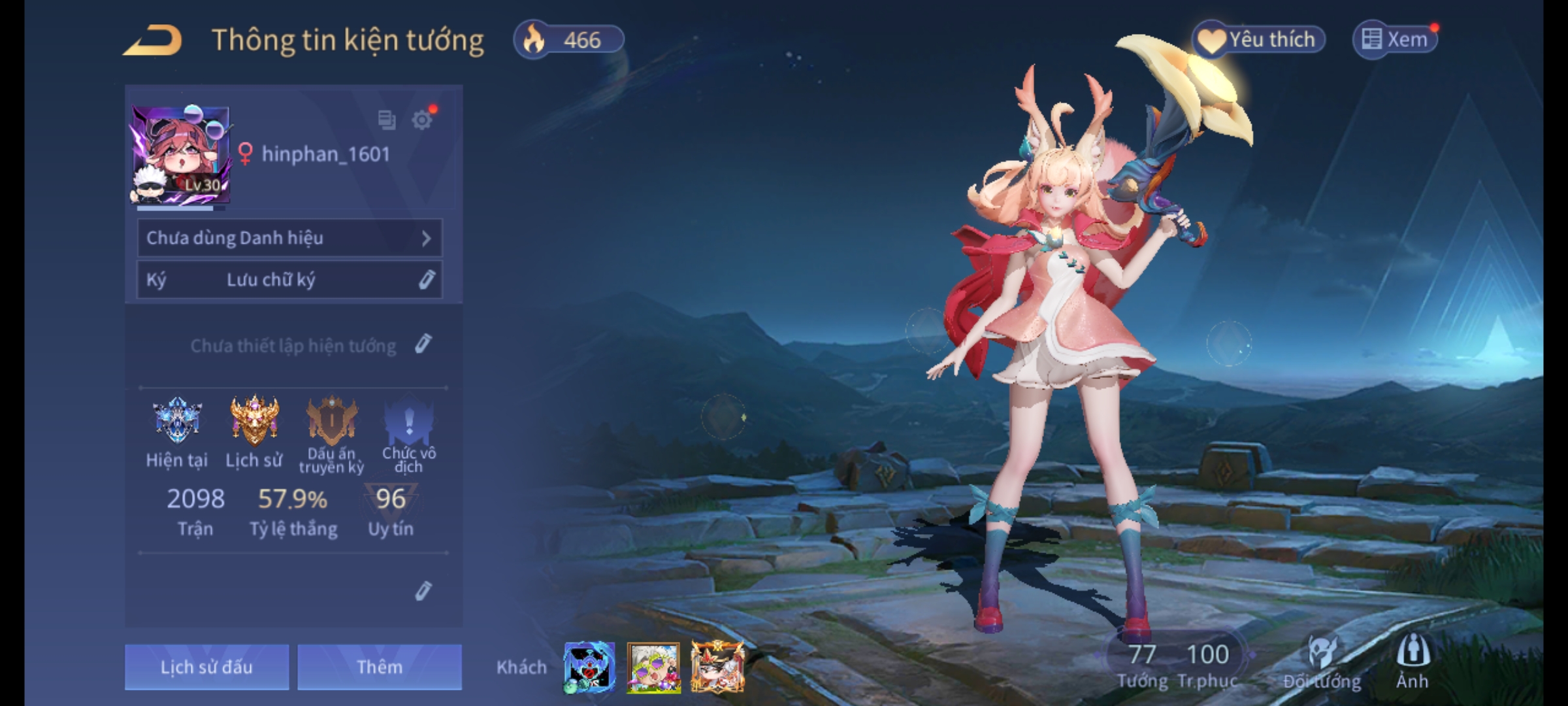Edit the Ký signature field

(x=426, y=280)
